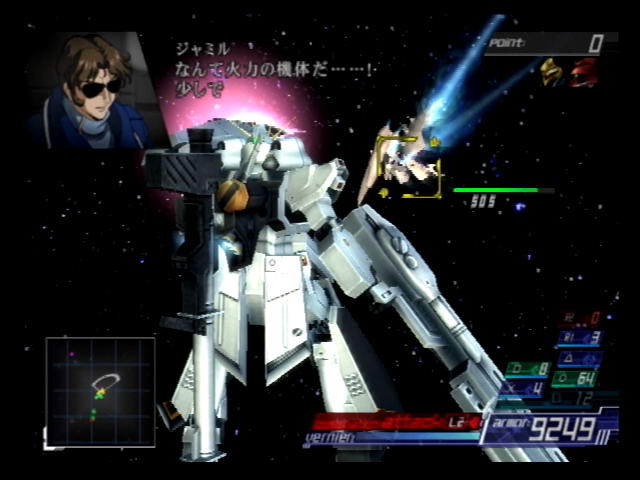Select the red R2 weapon slot
Screen dimensions: 640x480
click(x=580, y=318)
